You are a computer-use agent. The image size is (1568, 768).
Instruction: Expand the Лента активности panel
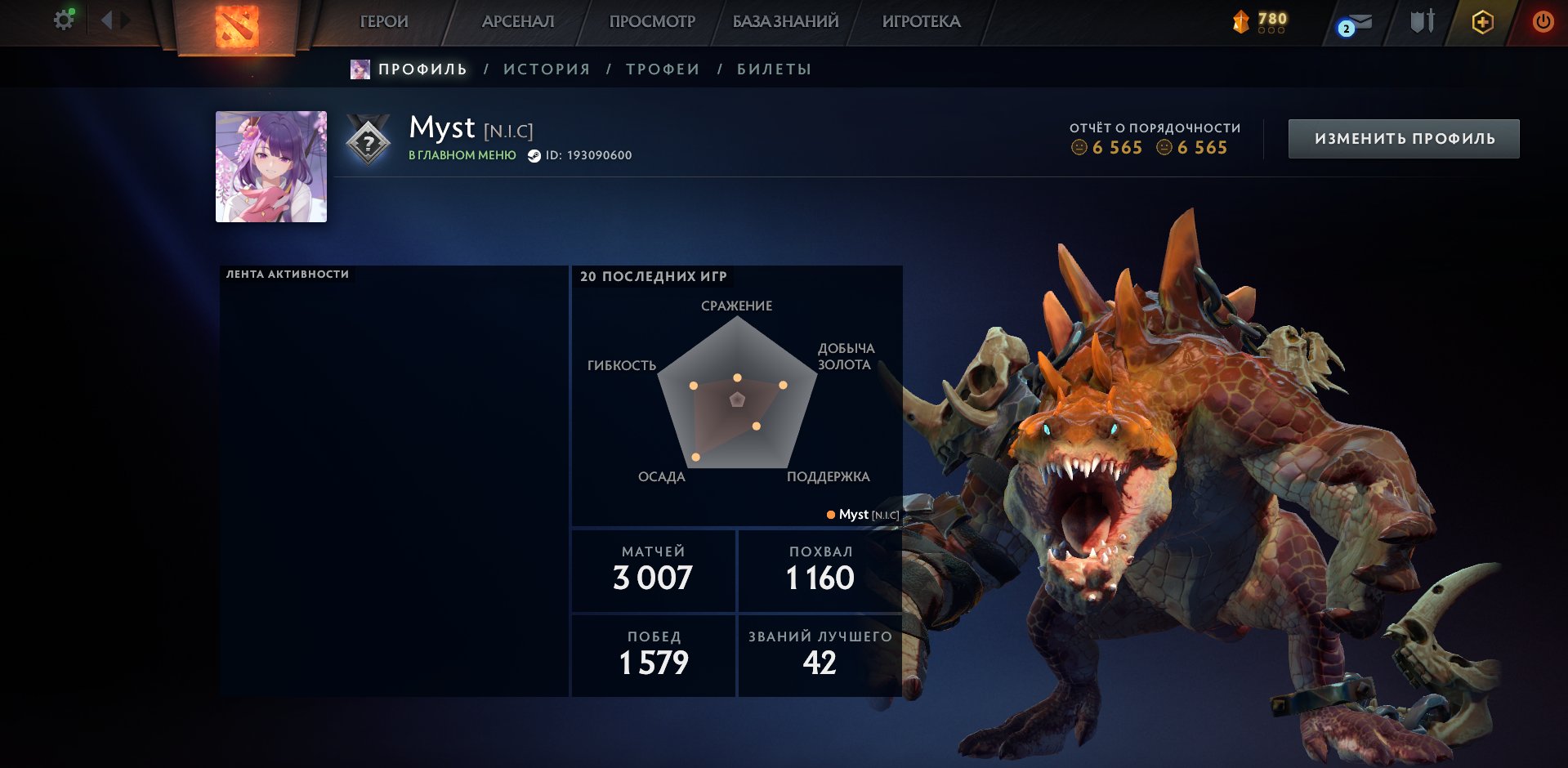(288, 274)
